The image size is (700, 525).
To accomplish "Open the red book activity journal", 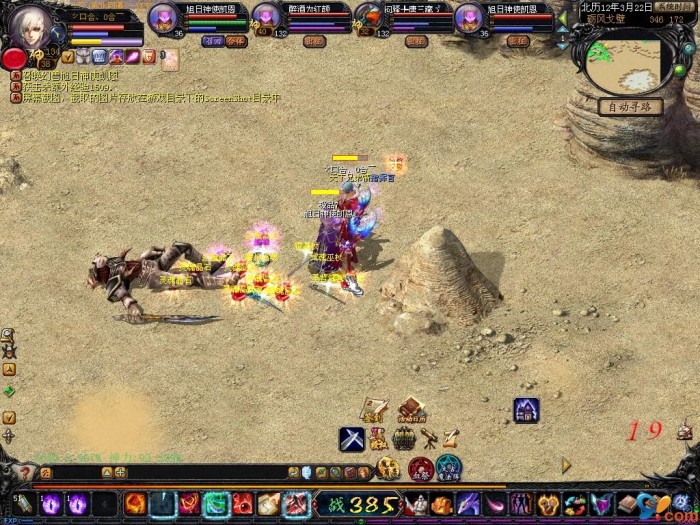I will pos(410,410).
